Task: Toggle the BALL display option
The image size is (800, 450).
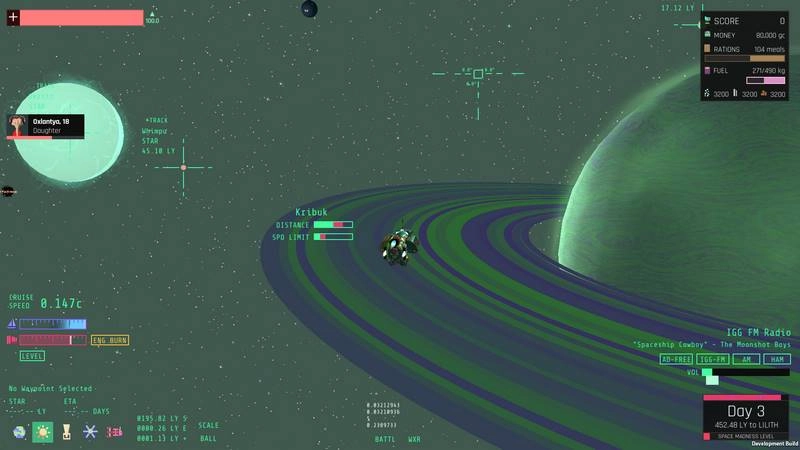Action: pyautogui.click(x=208, y=438)
